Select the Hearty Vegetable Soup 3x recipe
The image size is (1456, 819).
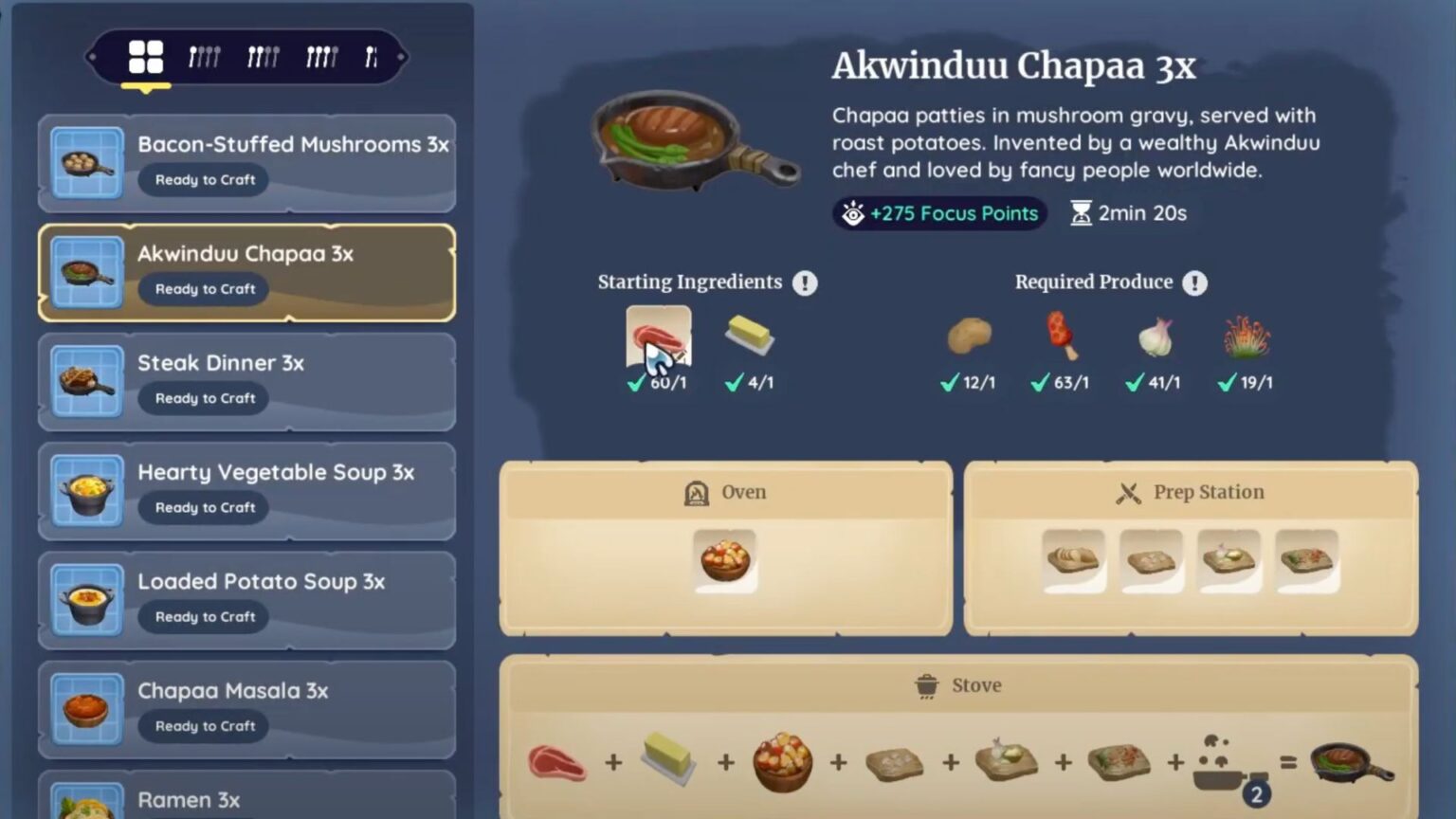[x=246, y=490]
